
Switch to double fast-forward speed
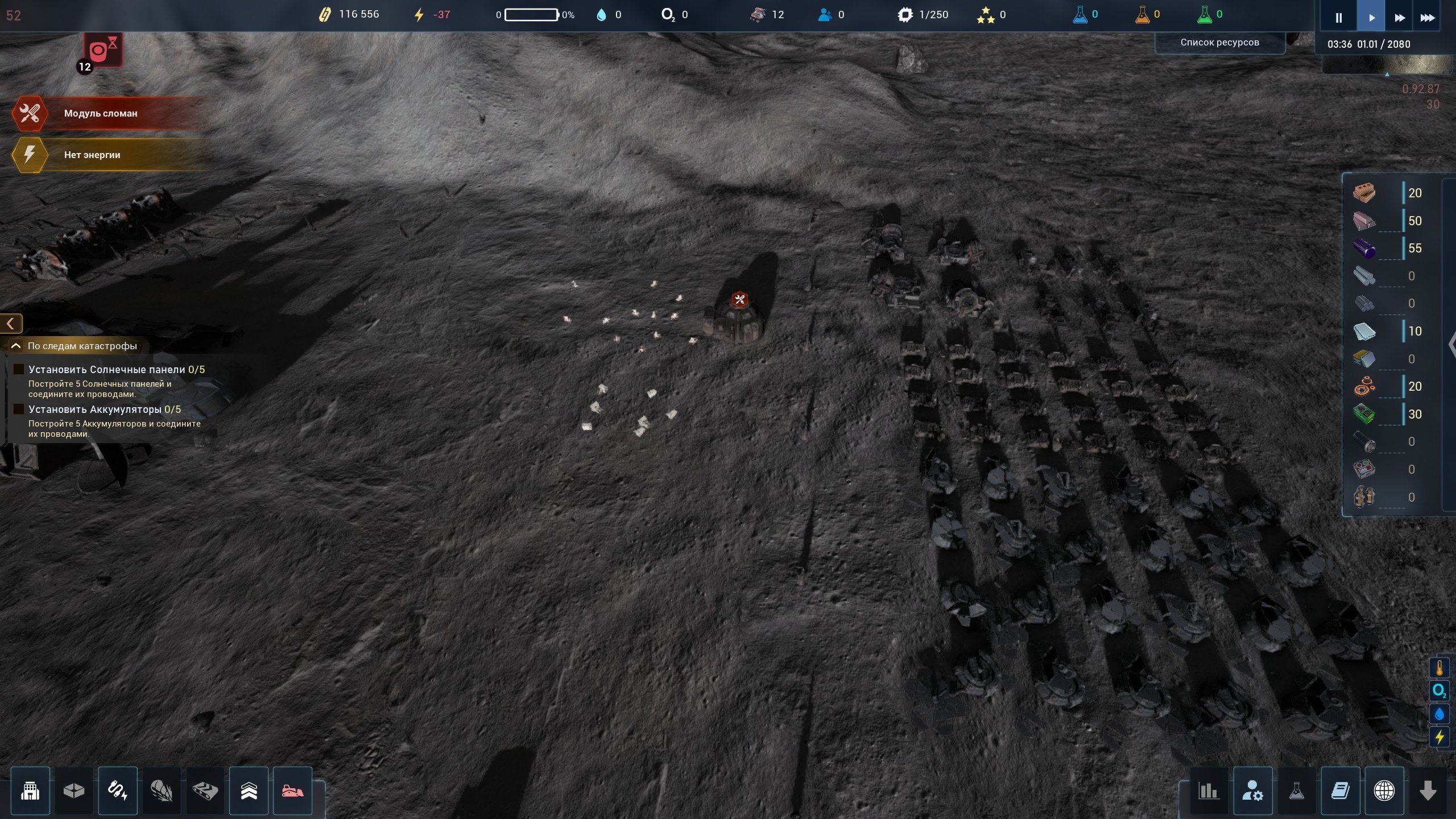point(1400,18)
